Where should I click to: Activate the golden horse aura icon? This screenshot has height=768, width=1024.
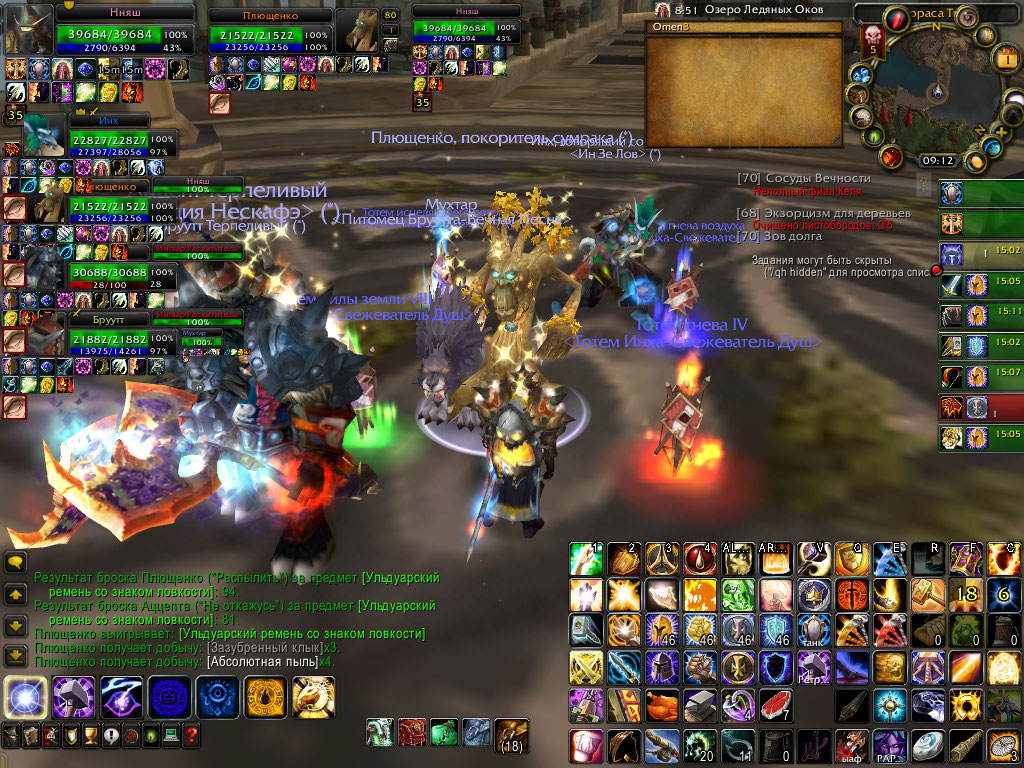click(314, 697)
